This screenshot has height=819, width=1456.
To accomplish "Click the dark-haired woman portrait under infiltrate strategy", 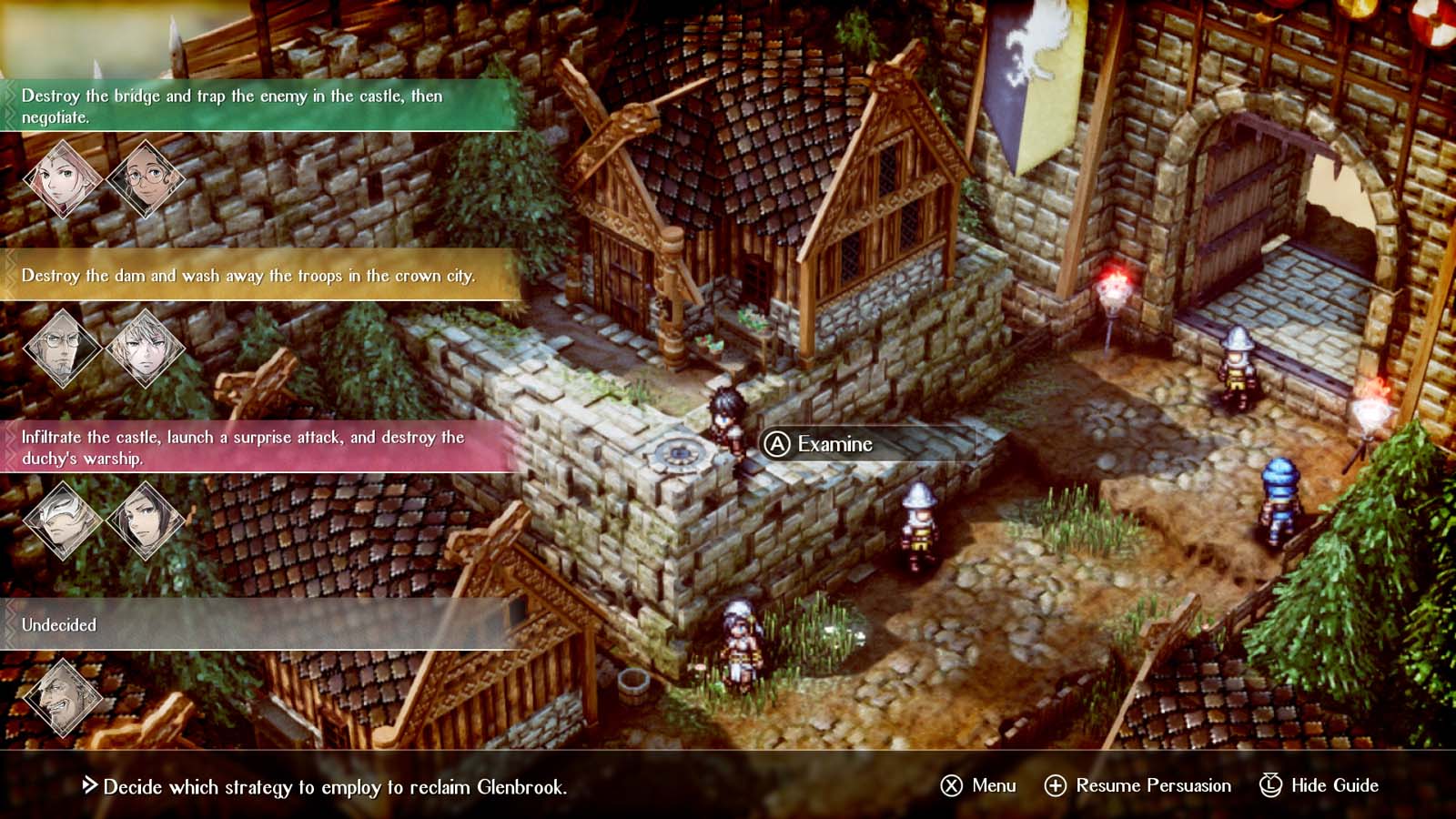I will click(x=146, y=519).
